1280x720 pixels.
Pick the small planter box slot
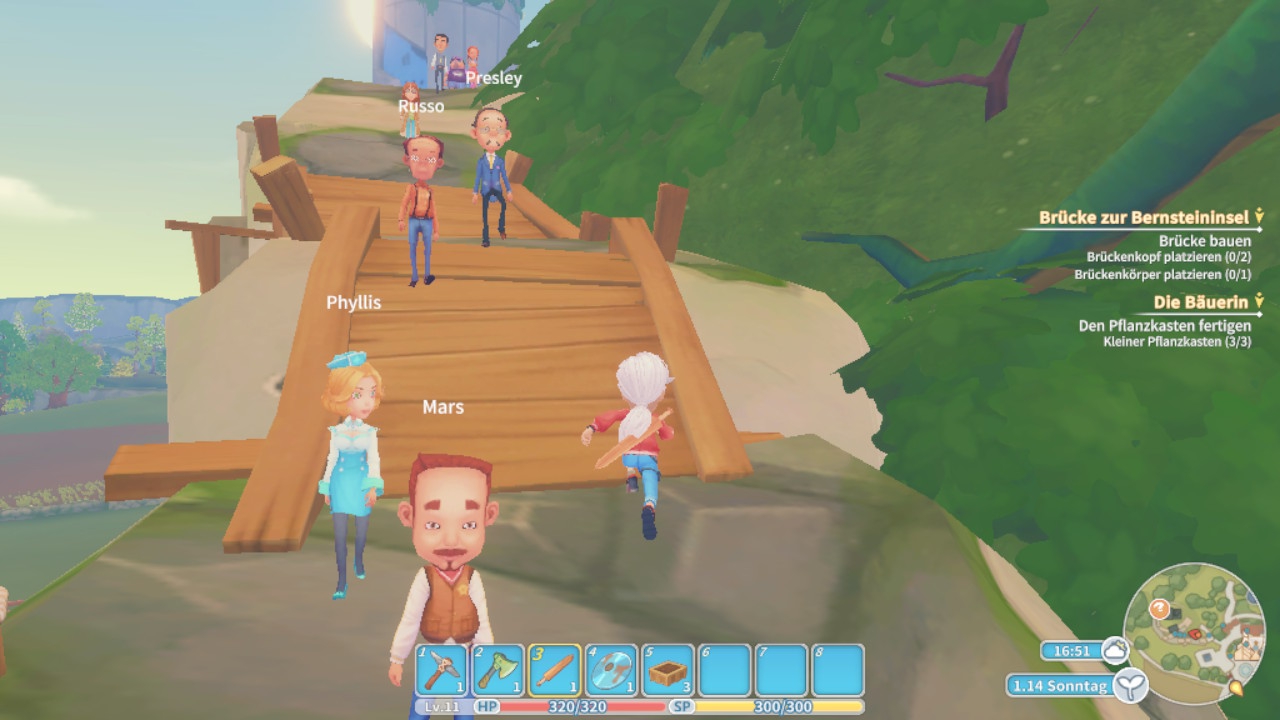click(668, 670)
